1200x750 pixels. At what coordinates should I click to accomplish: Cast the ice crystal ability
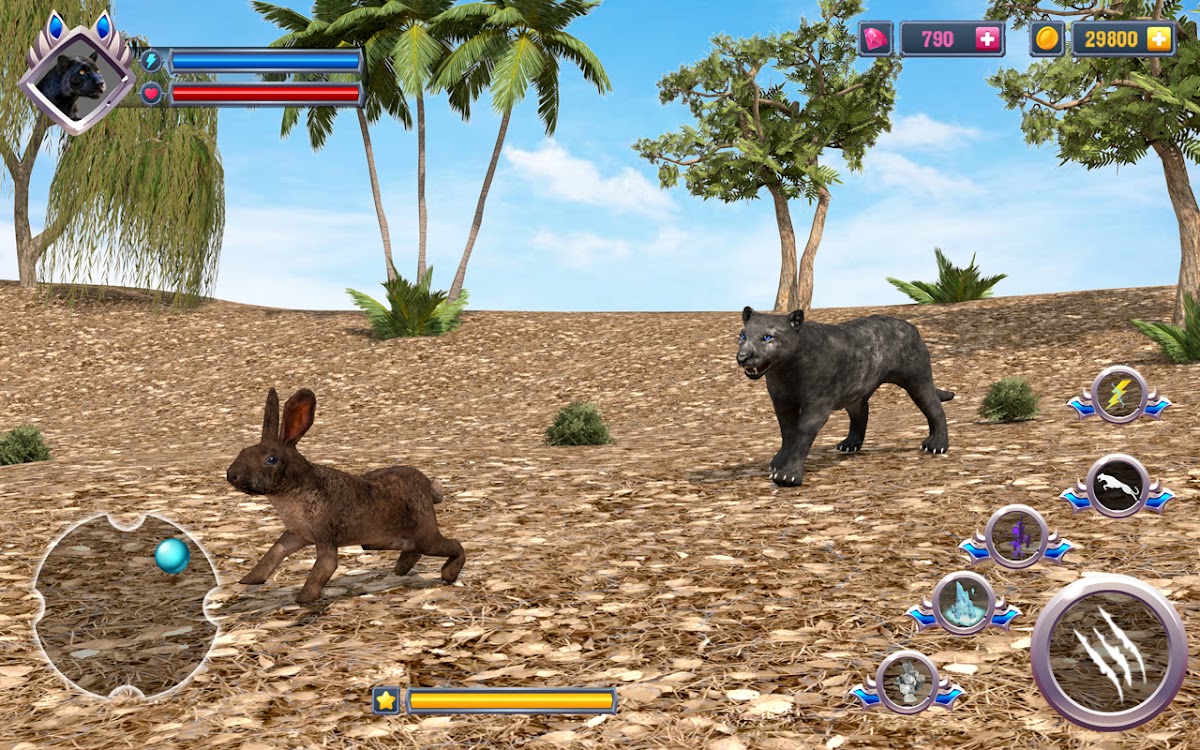tap(963, 603)
